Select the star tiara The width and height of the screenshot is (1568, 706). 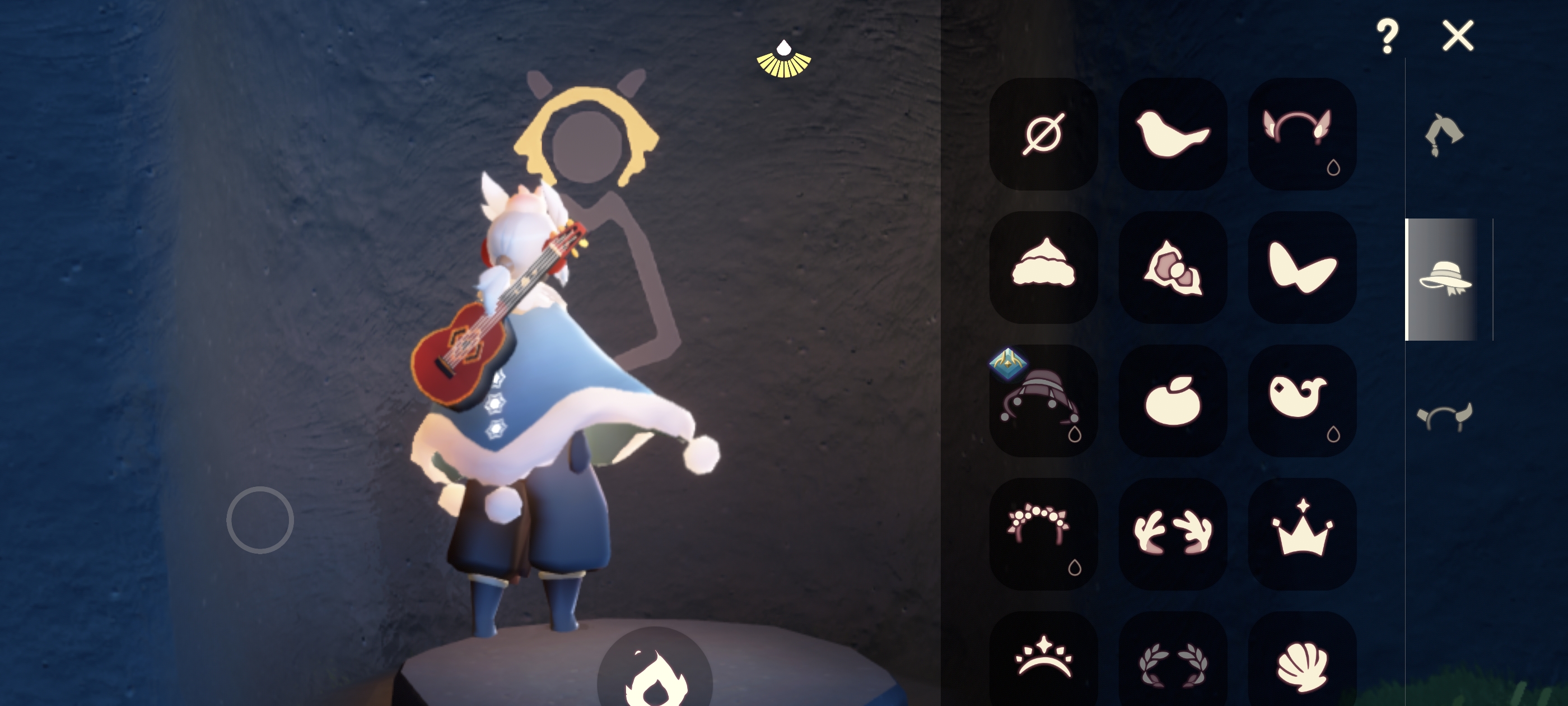tap(1043, 661)
